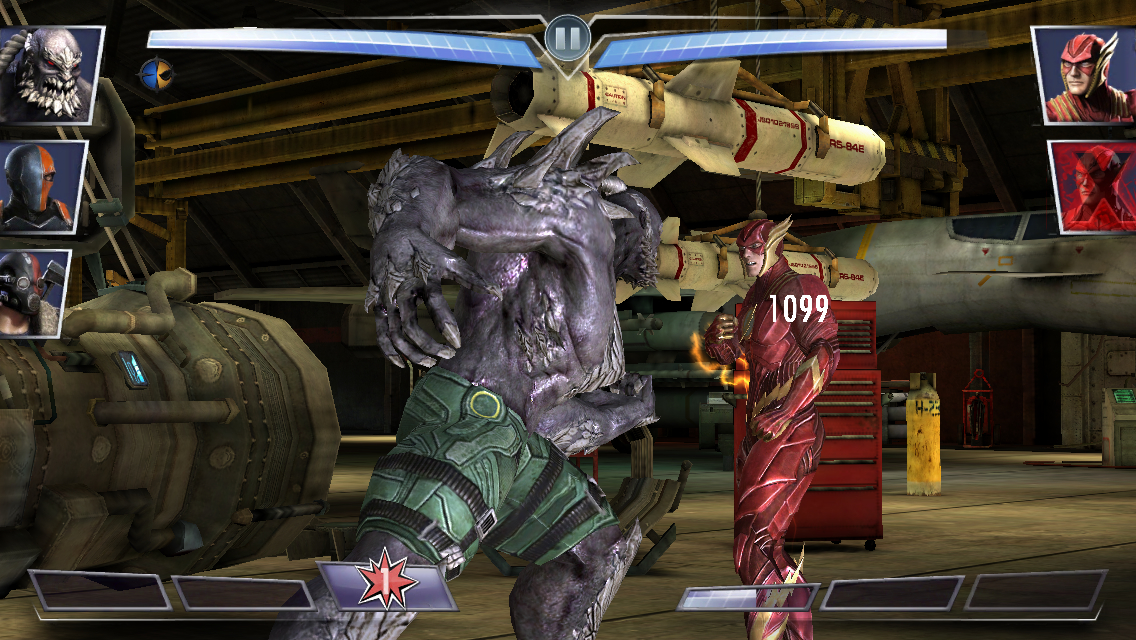
Task: Tag in Deathstroke from team portraits
Action: pos(40,186)
